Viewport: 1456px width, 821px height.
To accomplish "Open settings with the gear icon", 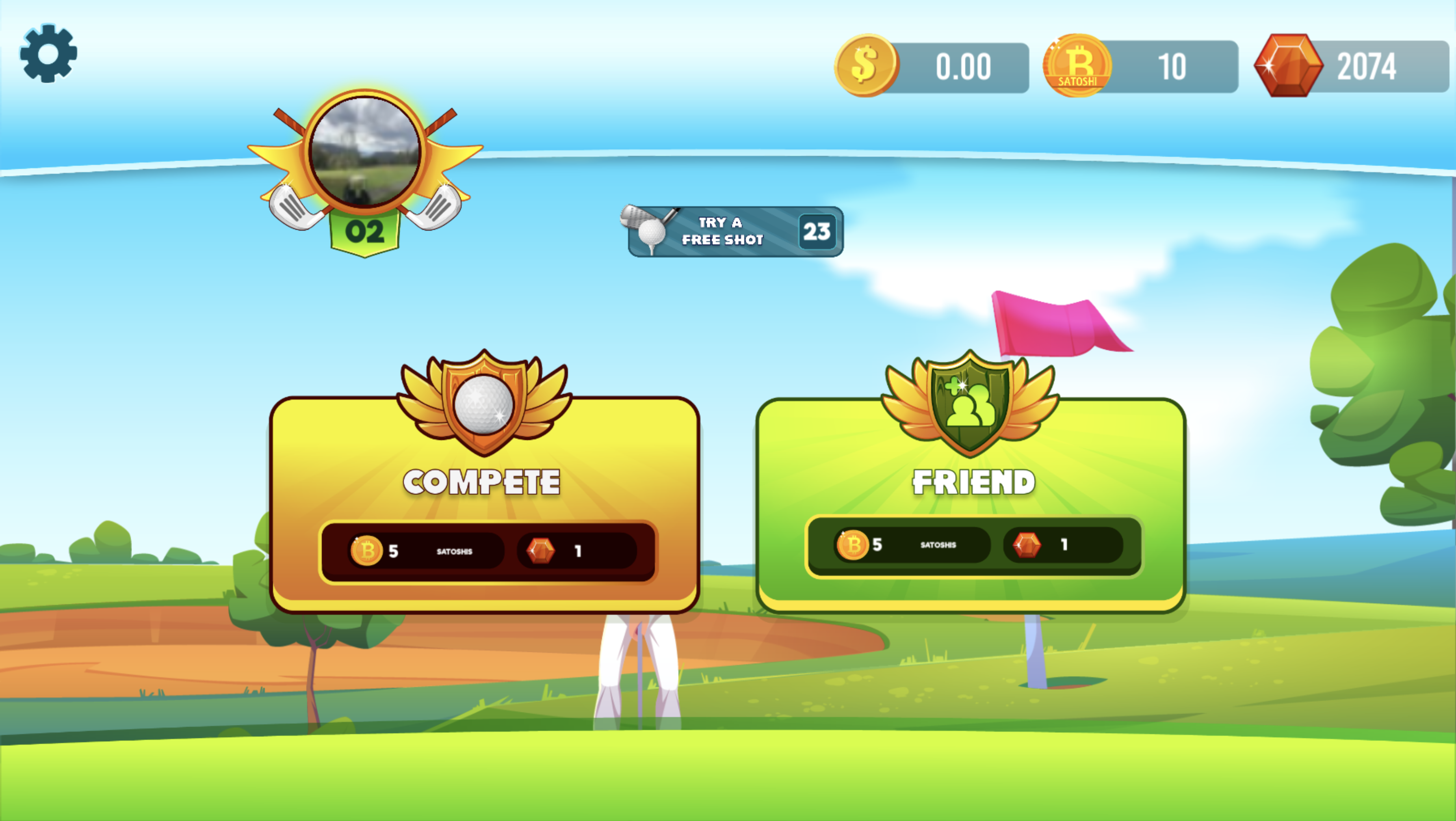I will (48, 53).
